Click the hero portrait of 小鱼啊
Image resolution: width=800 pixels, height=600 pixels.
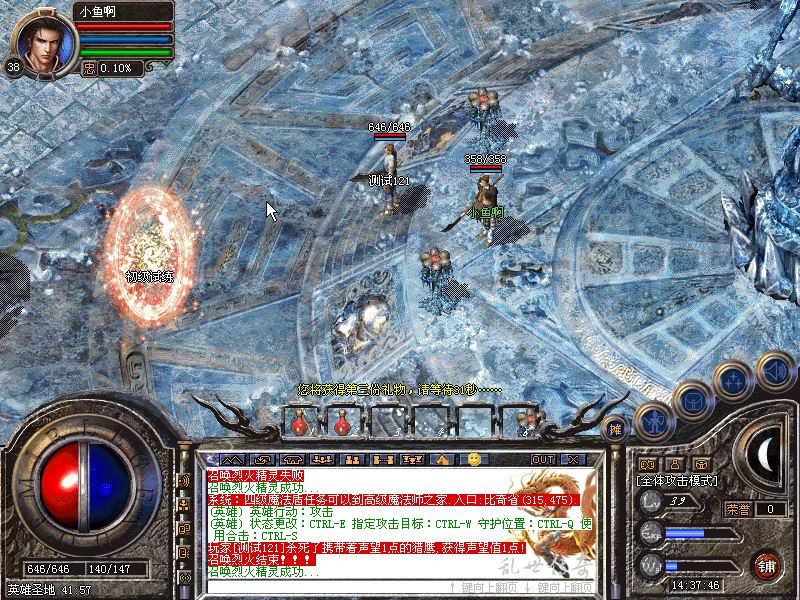41,40
